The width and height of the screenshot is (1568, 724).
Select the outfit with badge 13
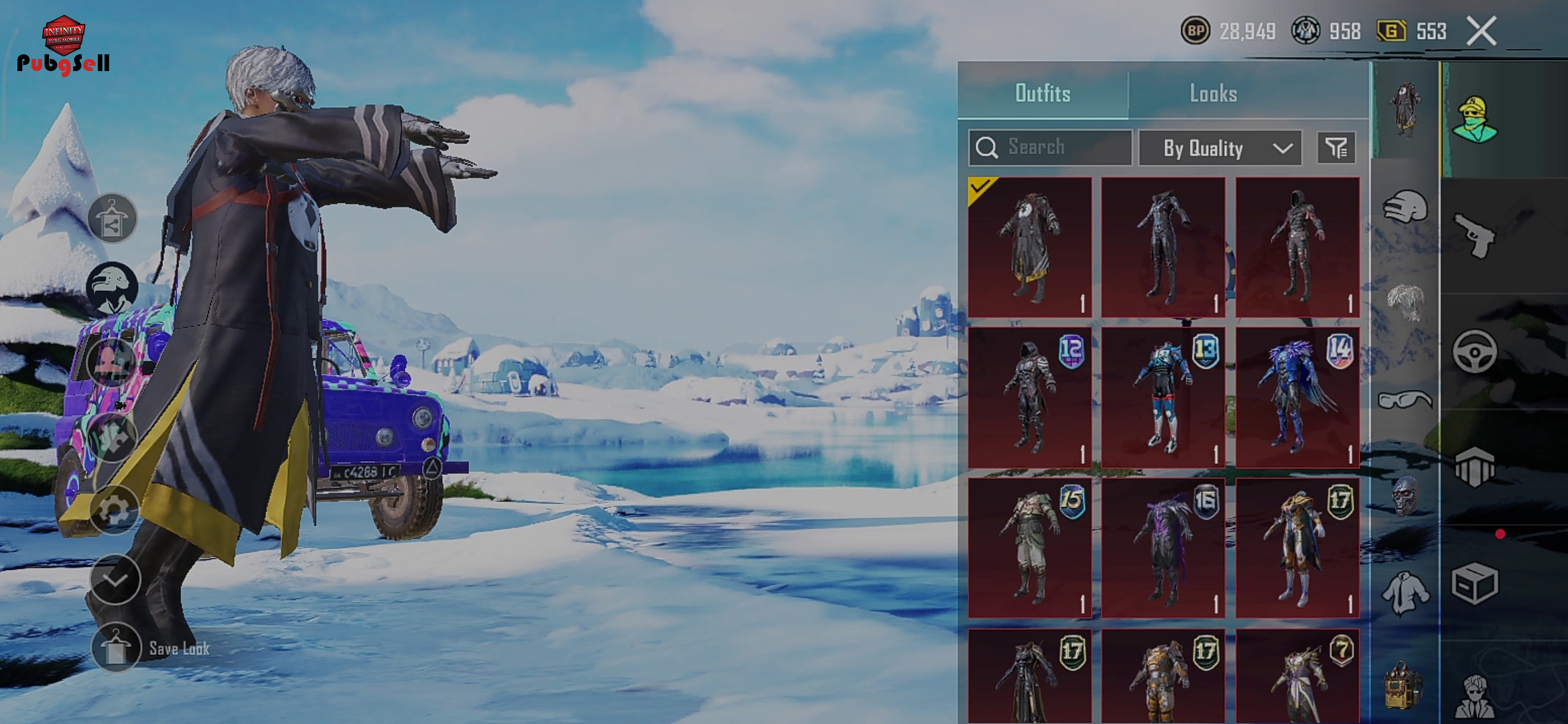point(1163,397)
